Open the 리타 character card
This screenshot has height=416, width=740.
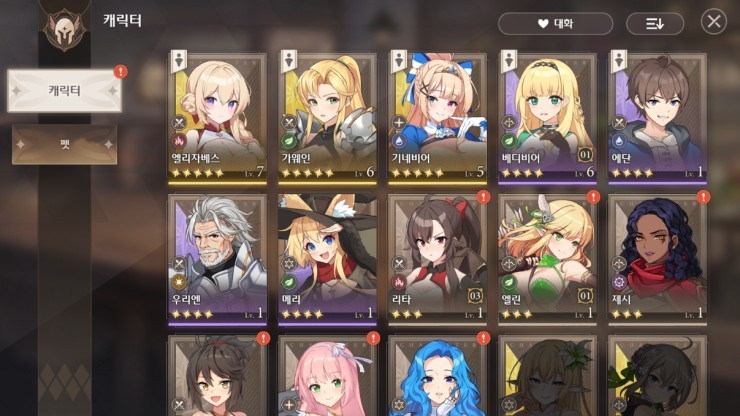tap(437, 258)
